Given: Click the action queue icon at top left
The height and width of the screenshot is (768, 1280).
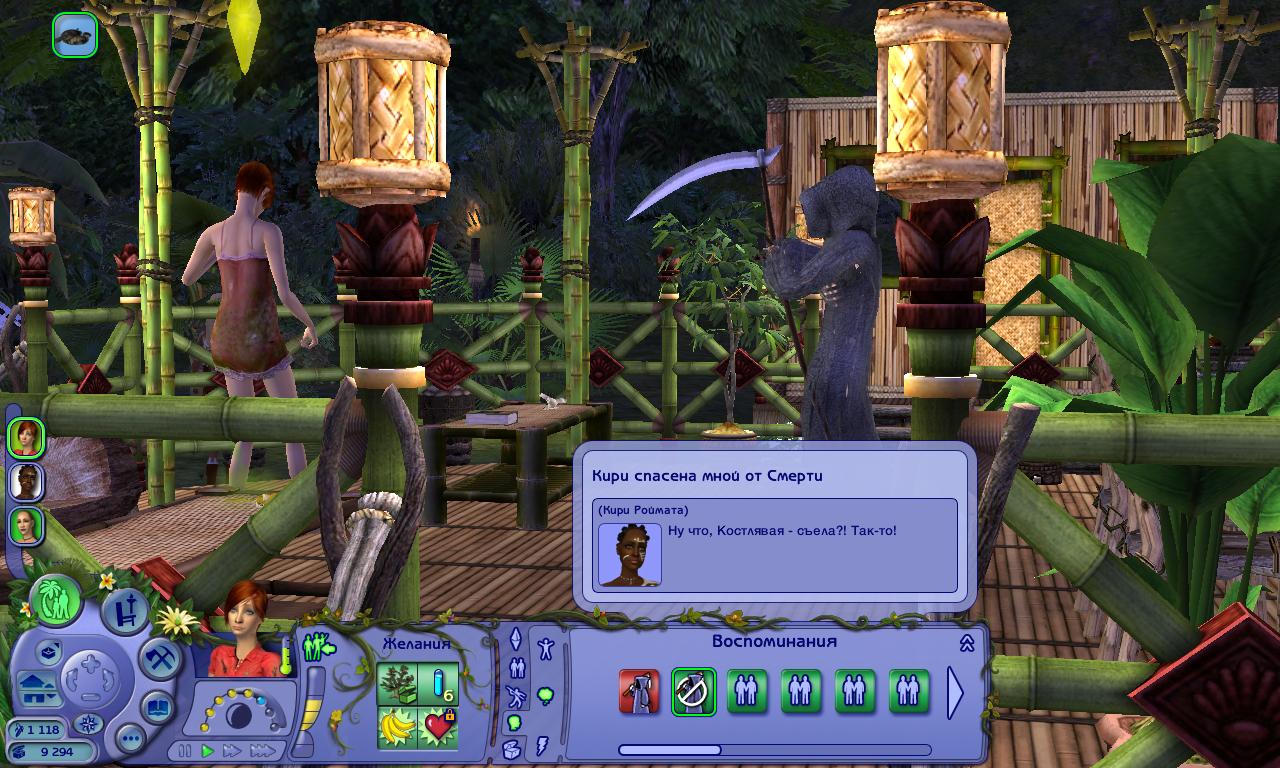Looking at the screenshot, I should [75, 35].
